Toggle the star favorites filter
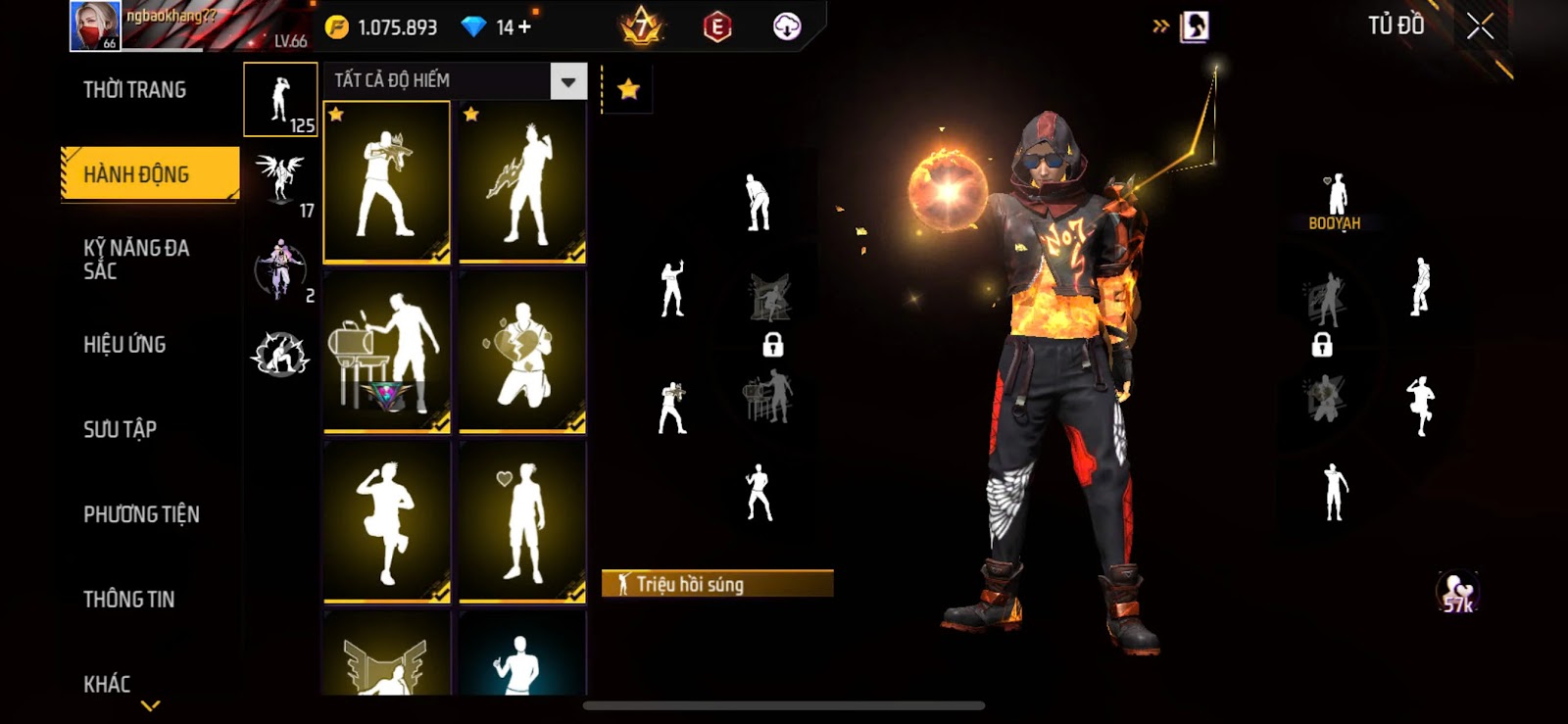This screenshot has width=1568, height=724. click(628, 90)
